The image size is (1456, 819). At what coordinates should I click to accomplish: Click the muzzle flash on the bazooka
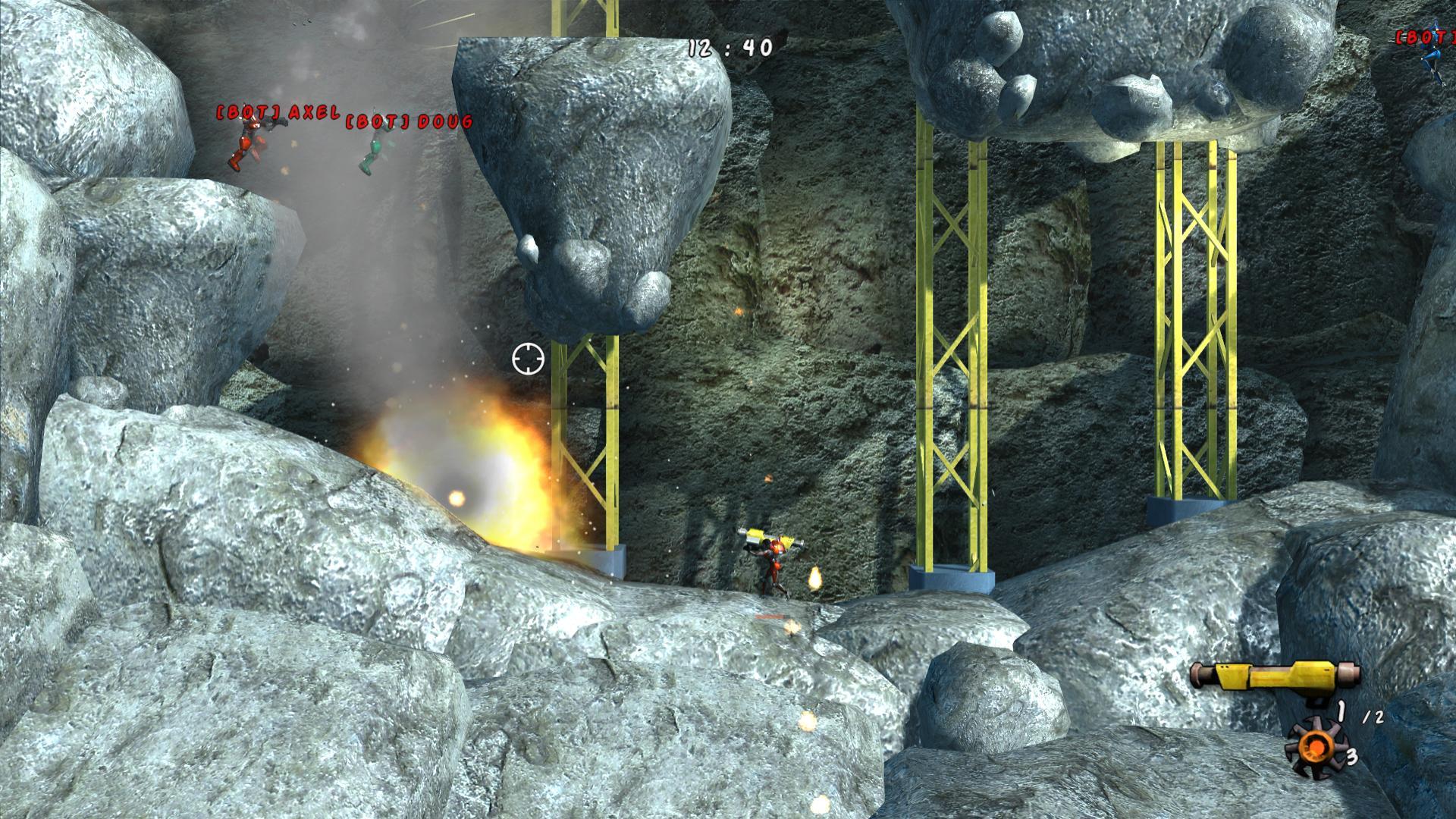tap(814, 577)
